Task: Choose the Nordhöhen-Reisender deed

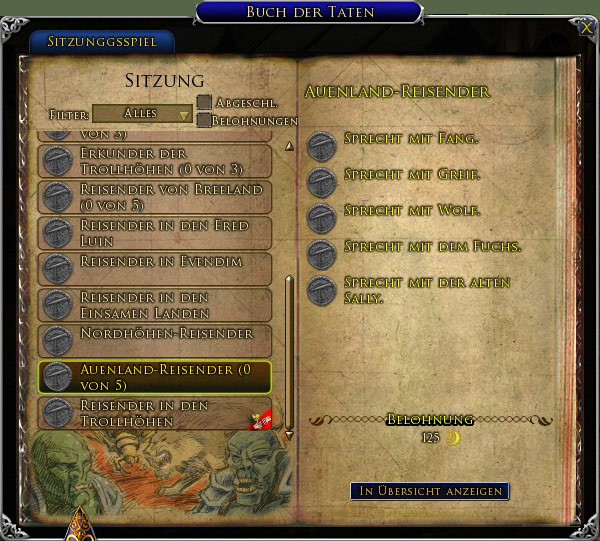Action: (x=155, y=340)
